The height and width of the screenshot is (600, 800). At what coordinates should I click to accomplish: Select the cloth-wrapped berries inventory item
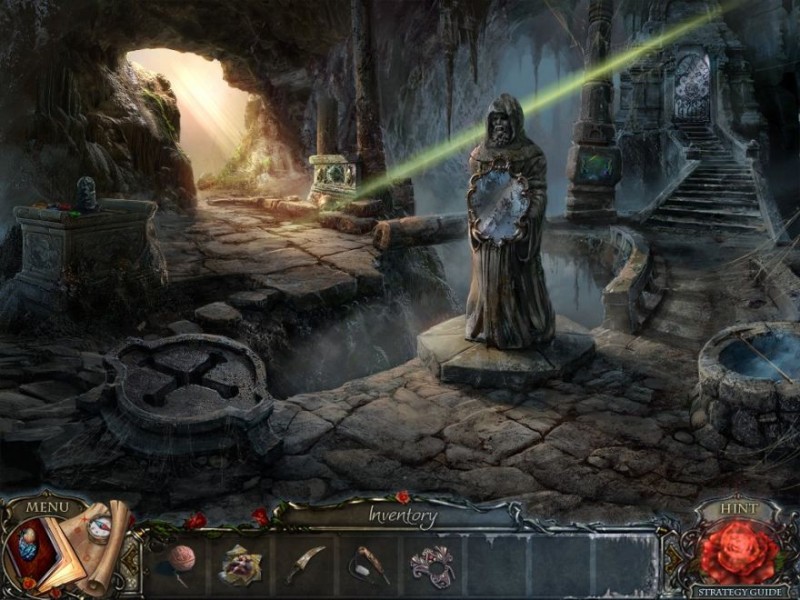tap(241, 564)
